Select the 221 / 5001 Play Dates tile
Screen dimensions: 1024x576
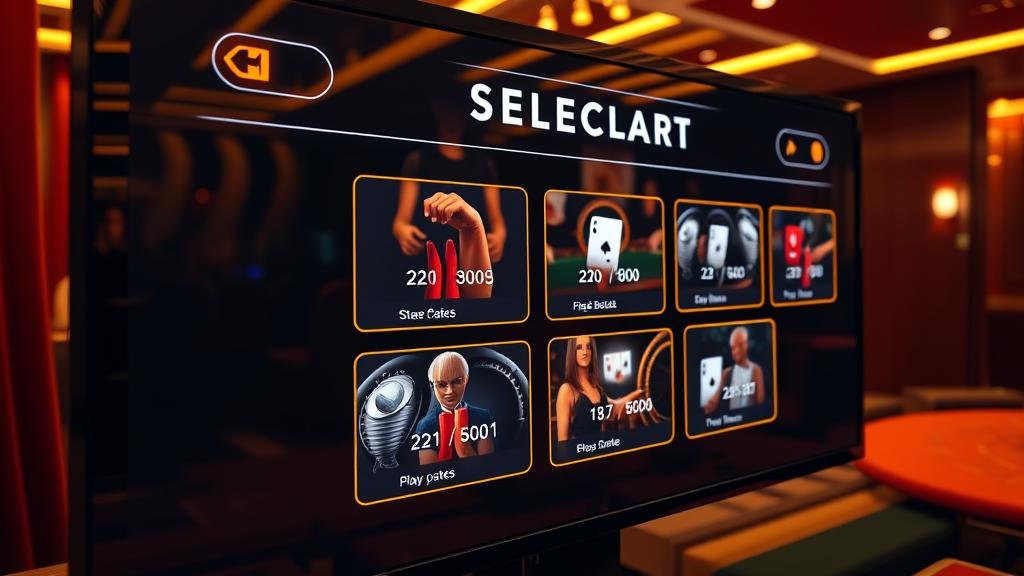(443, 420)
